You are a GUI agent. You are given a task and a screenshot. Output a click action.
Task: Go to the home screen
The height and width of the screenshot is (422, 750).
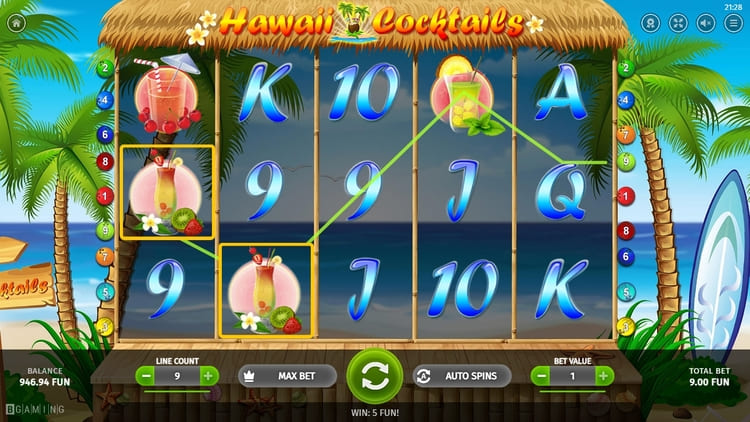[15, 20]
